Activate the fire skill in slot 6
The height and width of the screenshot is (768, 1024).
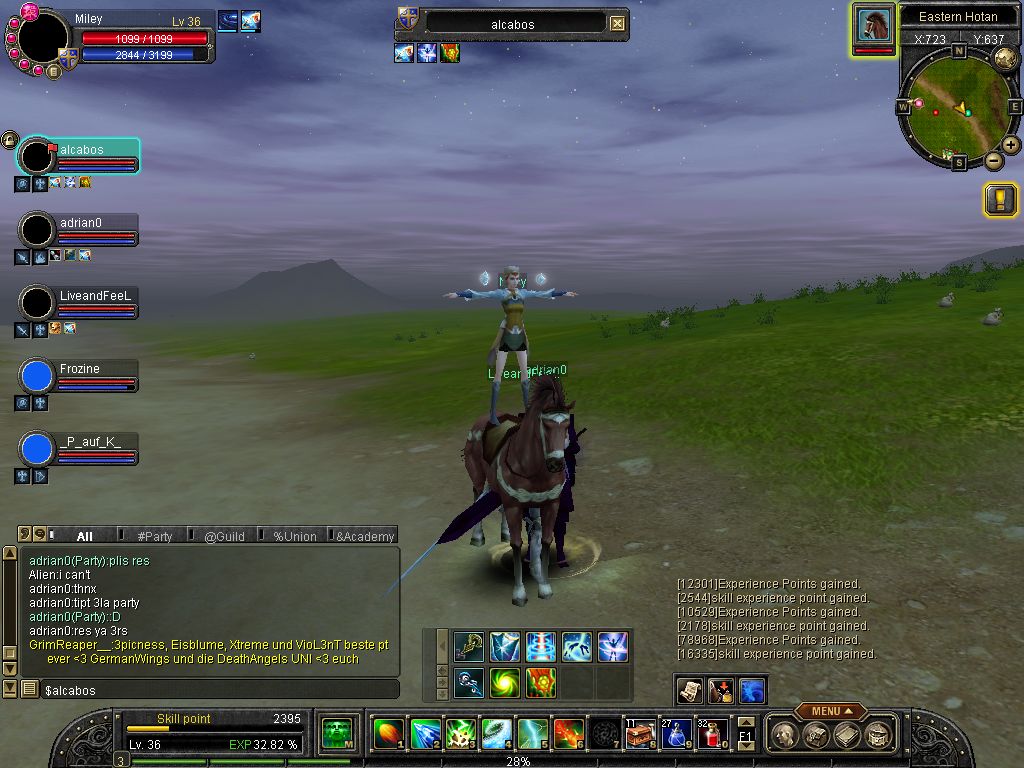pos(567,735)
